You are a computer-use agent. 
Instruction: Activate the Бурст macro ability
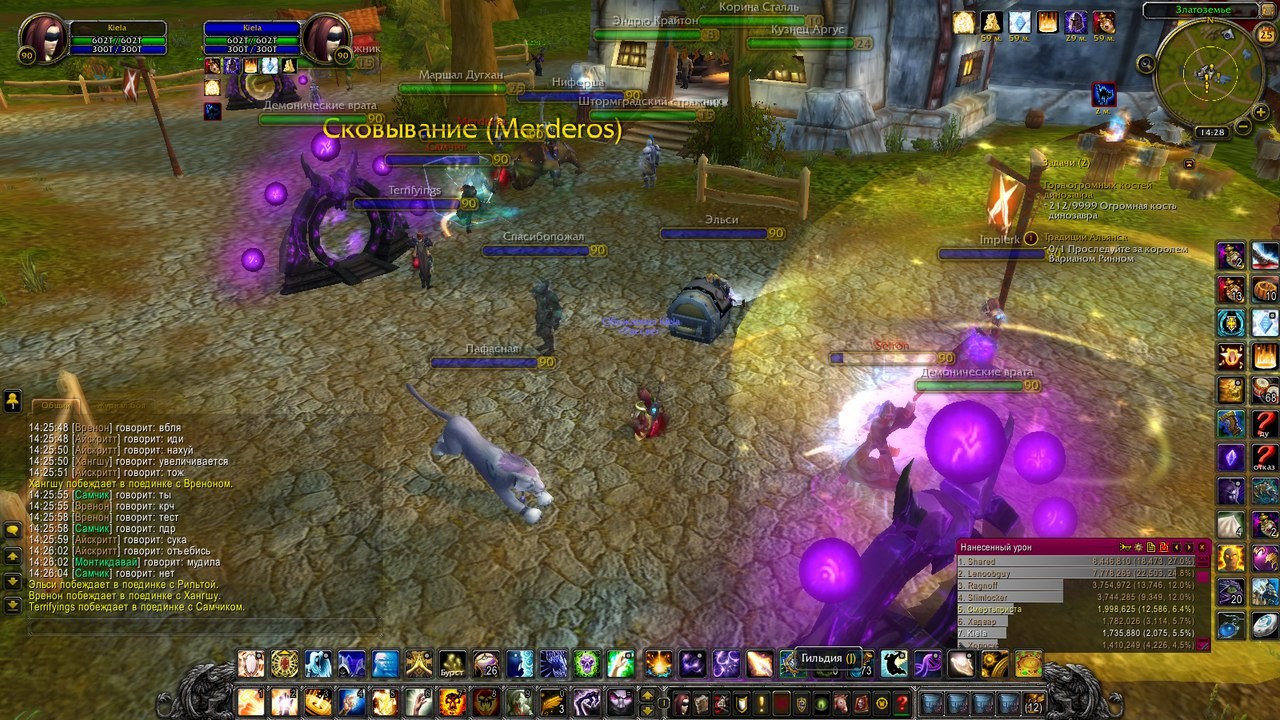(453, 664)
